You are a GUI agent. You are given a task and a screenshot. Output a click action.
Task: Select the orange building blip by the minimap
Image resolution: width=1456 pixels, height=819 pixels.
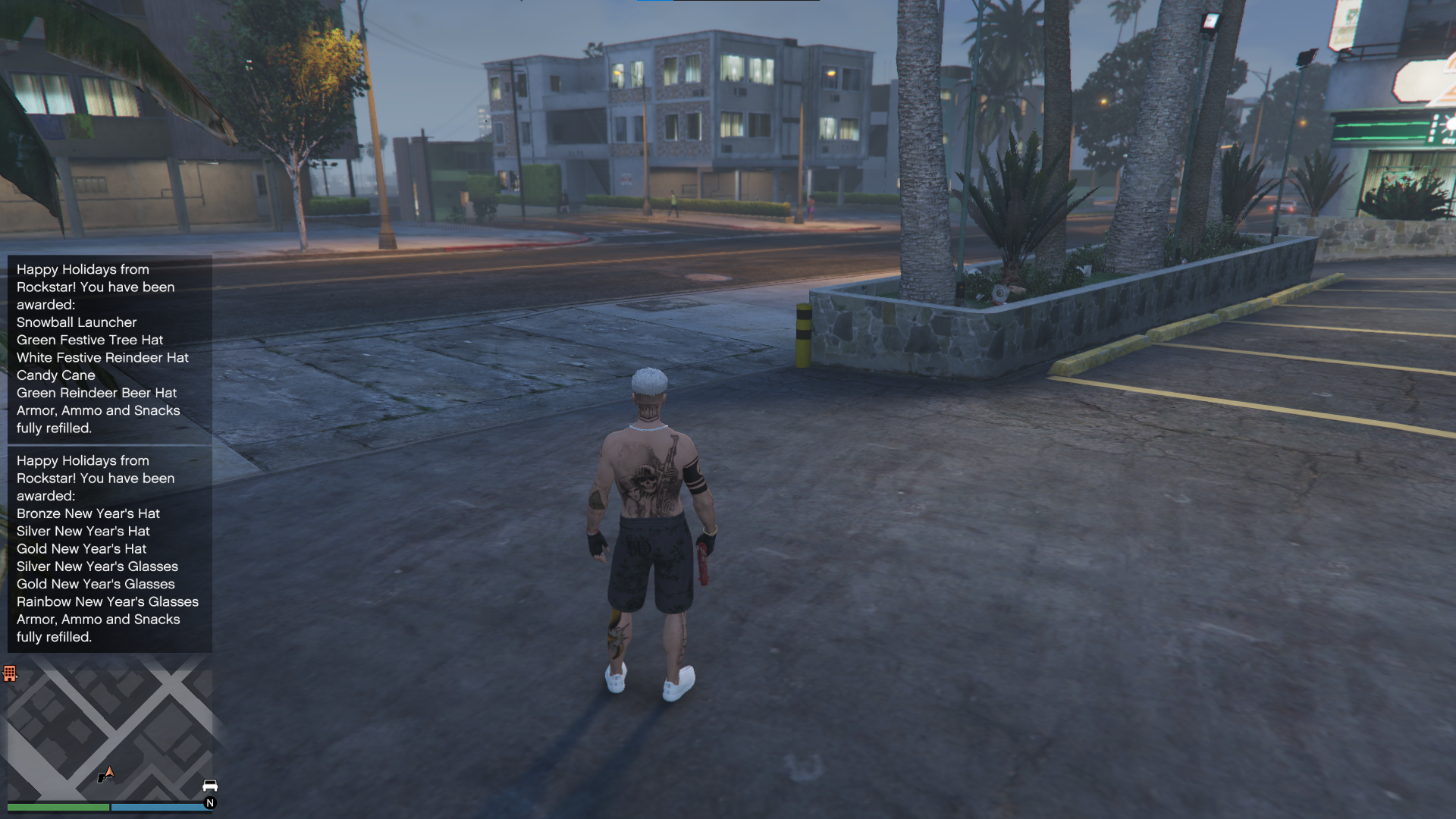click(10, 673)
